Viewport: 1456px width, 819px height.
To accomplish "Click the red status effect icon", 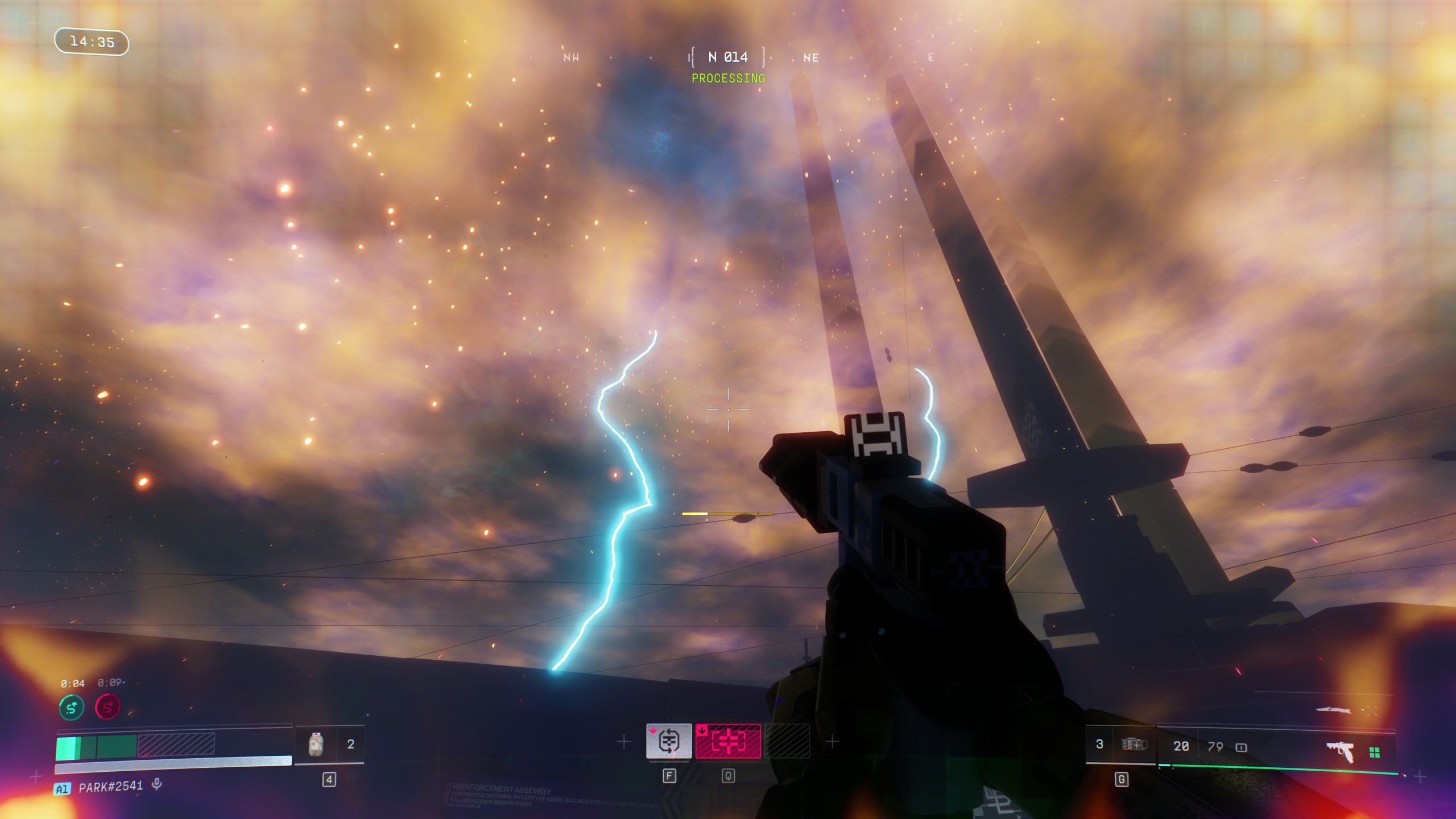I will pyautogui.click(x=107, y=708).
